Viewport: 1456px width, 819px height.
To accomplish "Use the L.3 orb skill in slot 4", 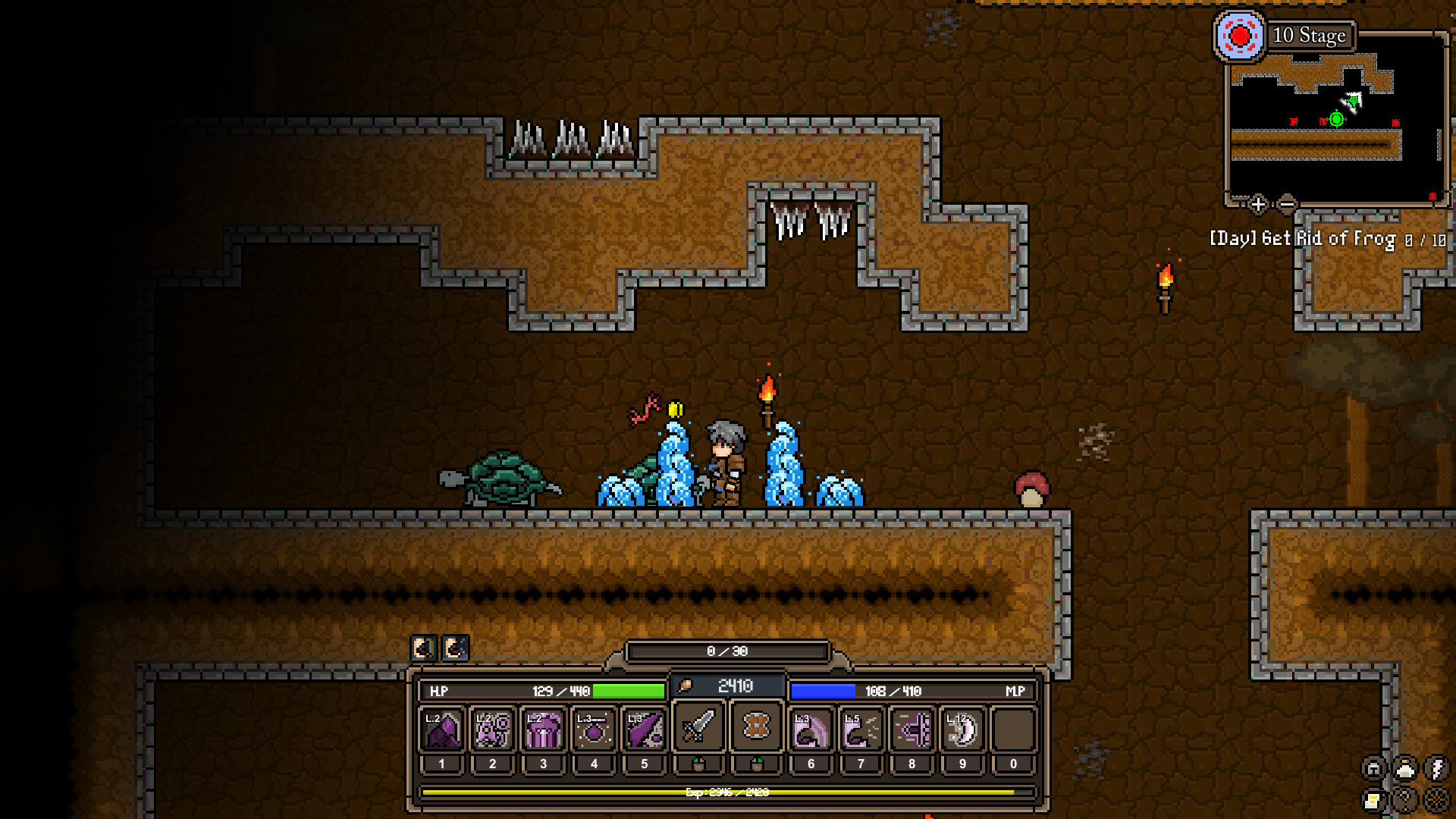I will (595, 730).
